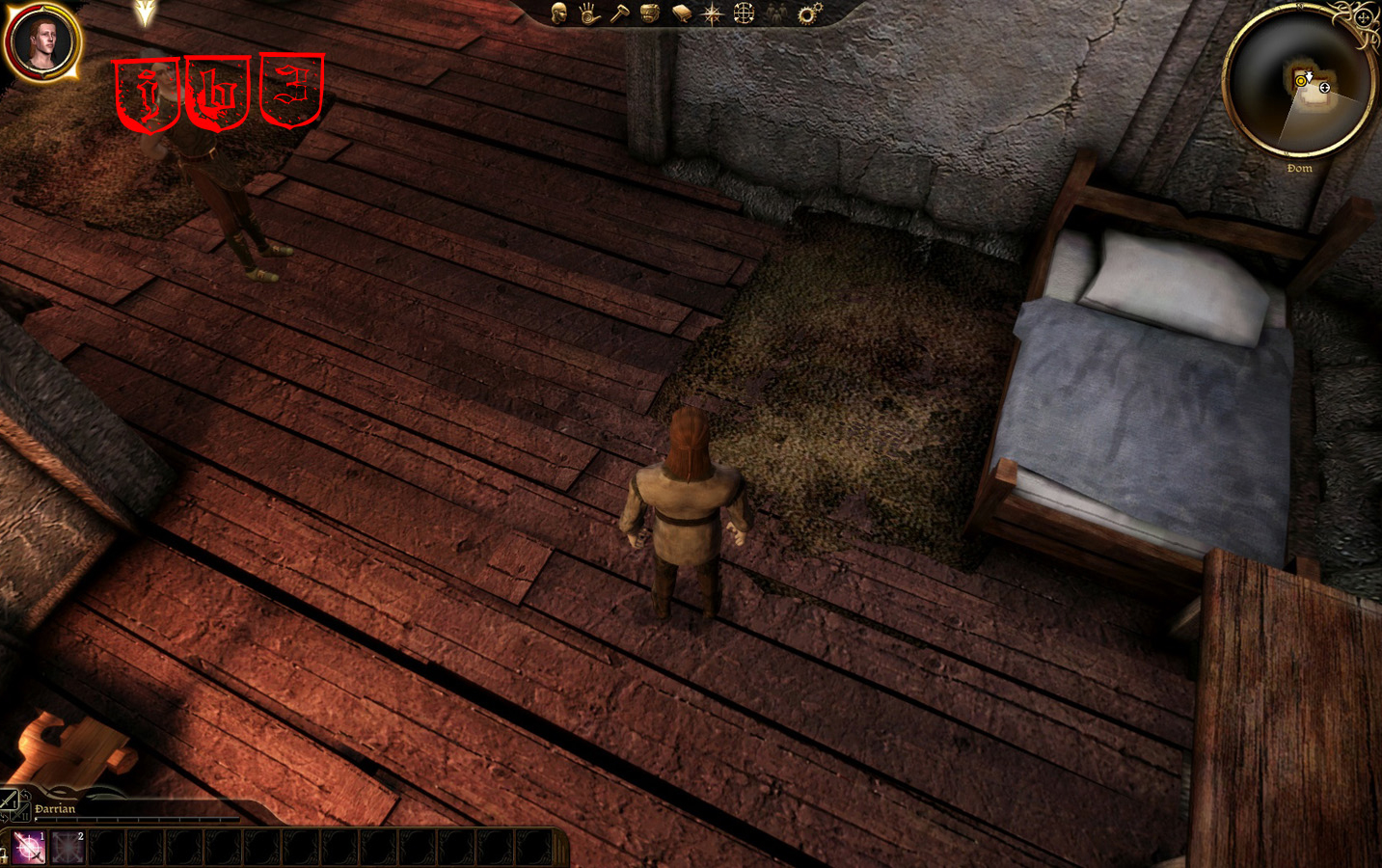Open the hammer icon menu
The image size is (1382, 868).
pos(619,13)
